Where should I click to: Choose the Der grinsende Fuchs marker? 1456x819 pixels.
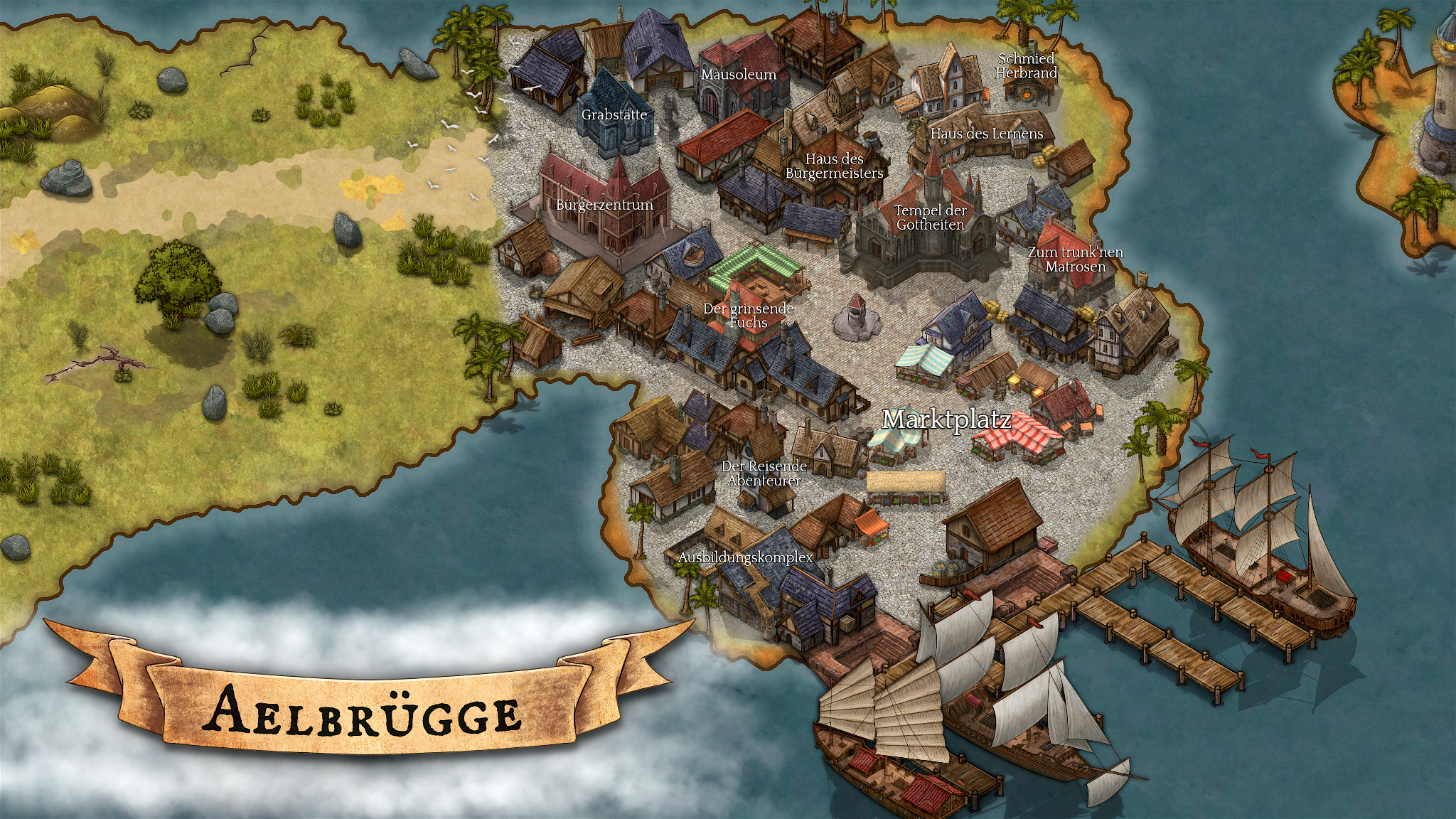[748, 316]
